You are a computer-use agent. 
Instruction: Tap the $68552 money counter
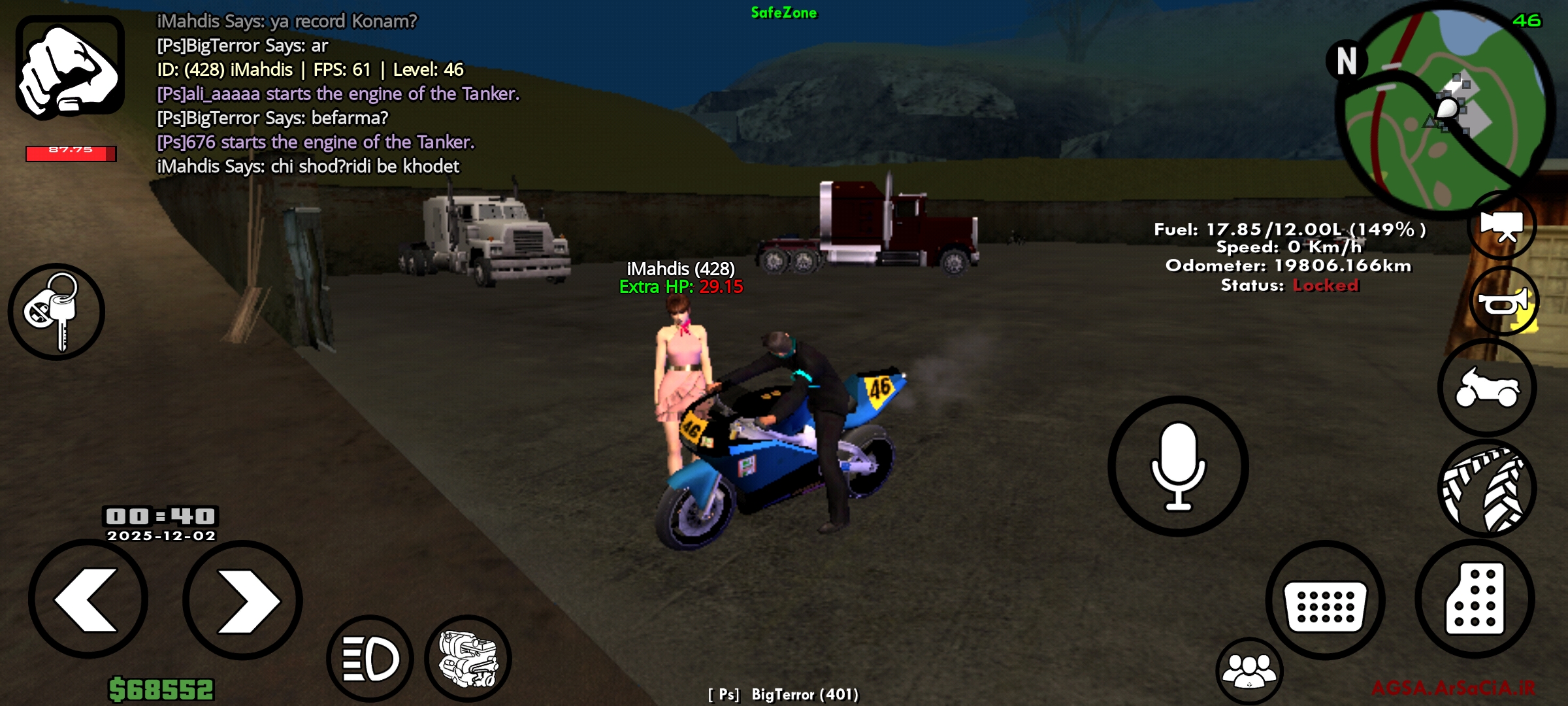[162, 690]
